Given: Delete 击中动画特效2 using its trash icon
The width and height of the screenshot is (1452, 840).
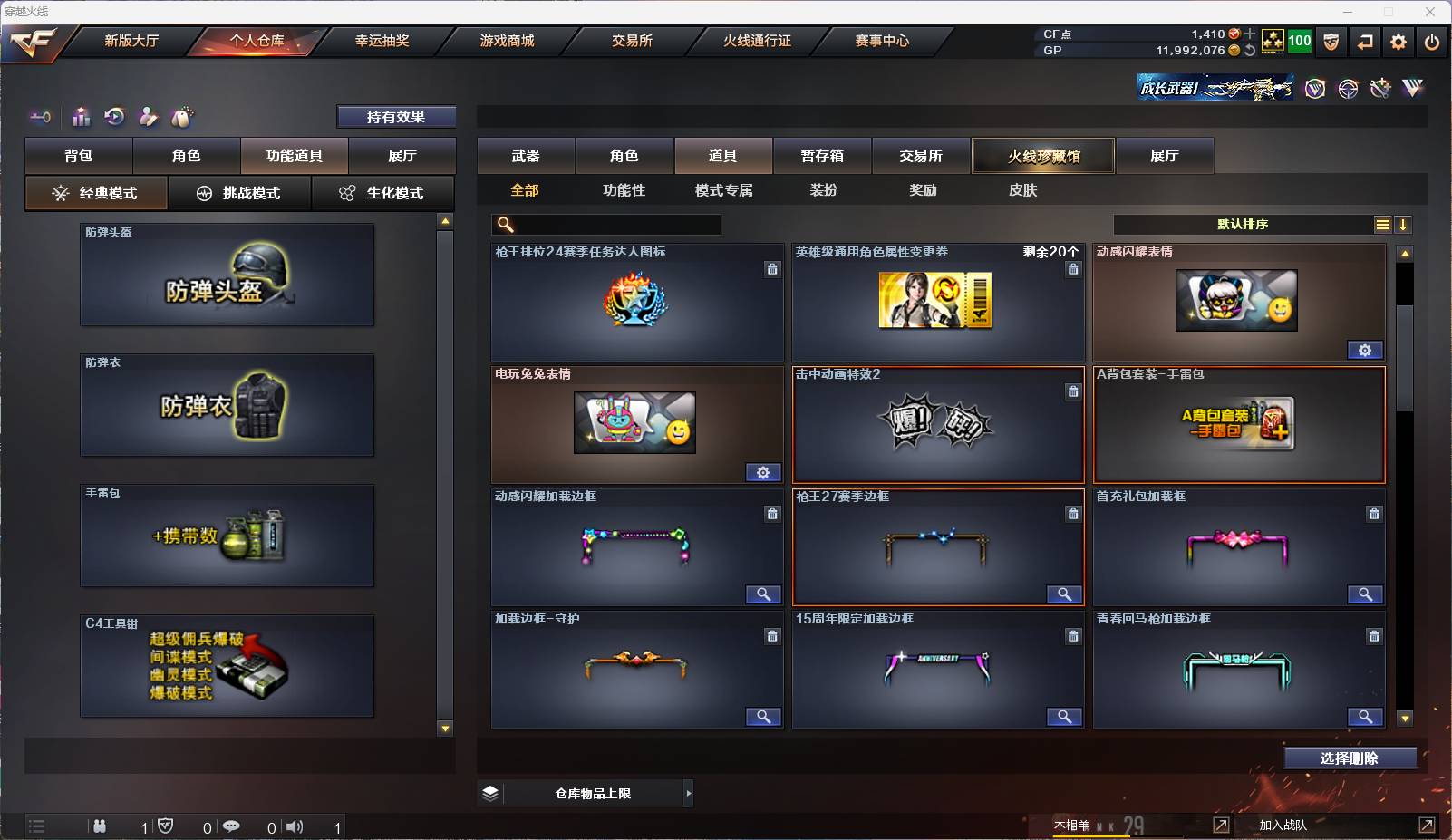Looking at the screenshot, I should point(1074,391).
